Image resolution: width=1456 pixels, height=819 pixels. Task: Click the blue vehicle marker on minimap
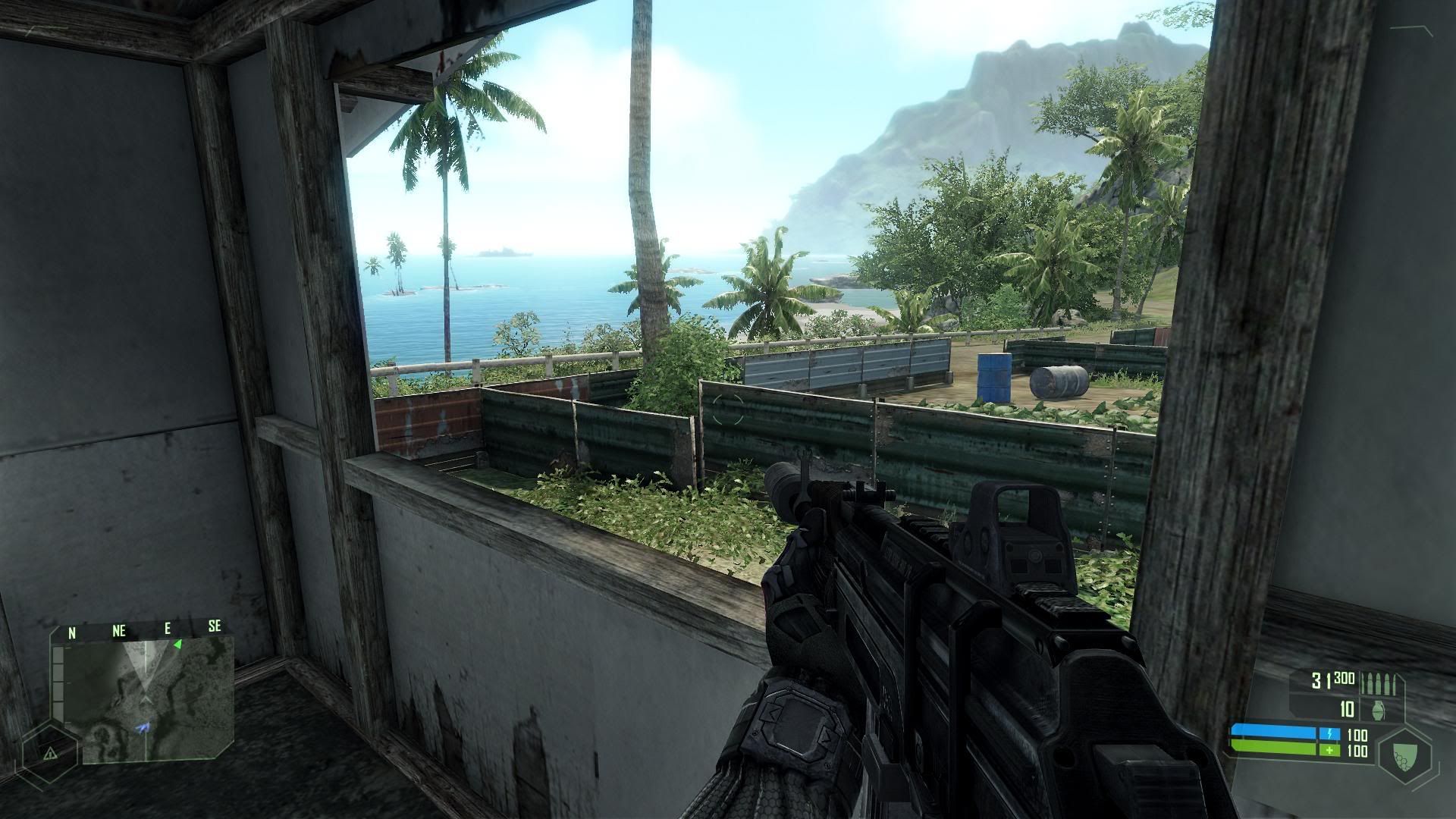pos(143,728)
